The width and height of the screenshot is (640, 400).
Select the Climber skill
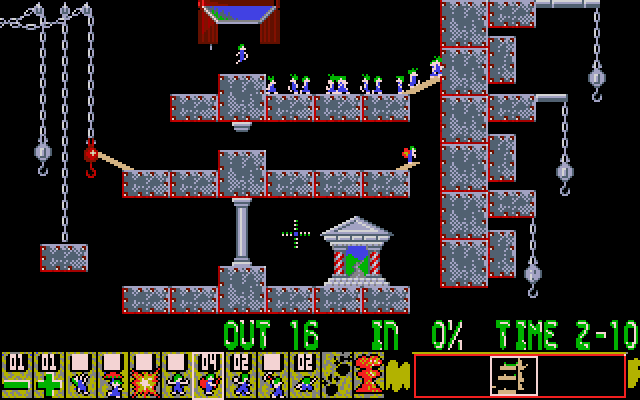(80, 375)
